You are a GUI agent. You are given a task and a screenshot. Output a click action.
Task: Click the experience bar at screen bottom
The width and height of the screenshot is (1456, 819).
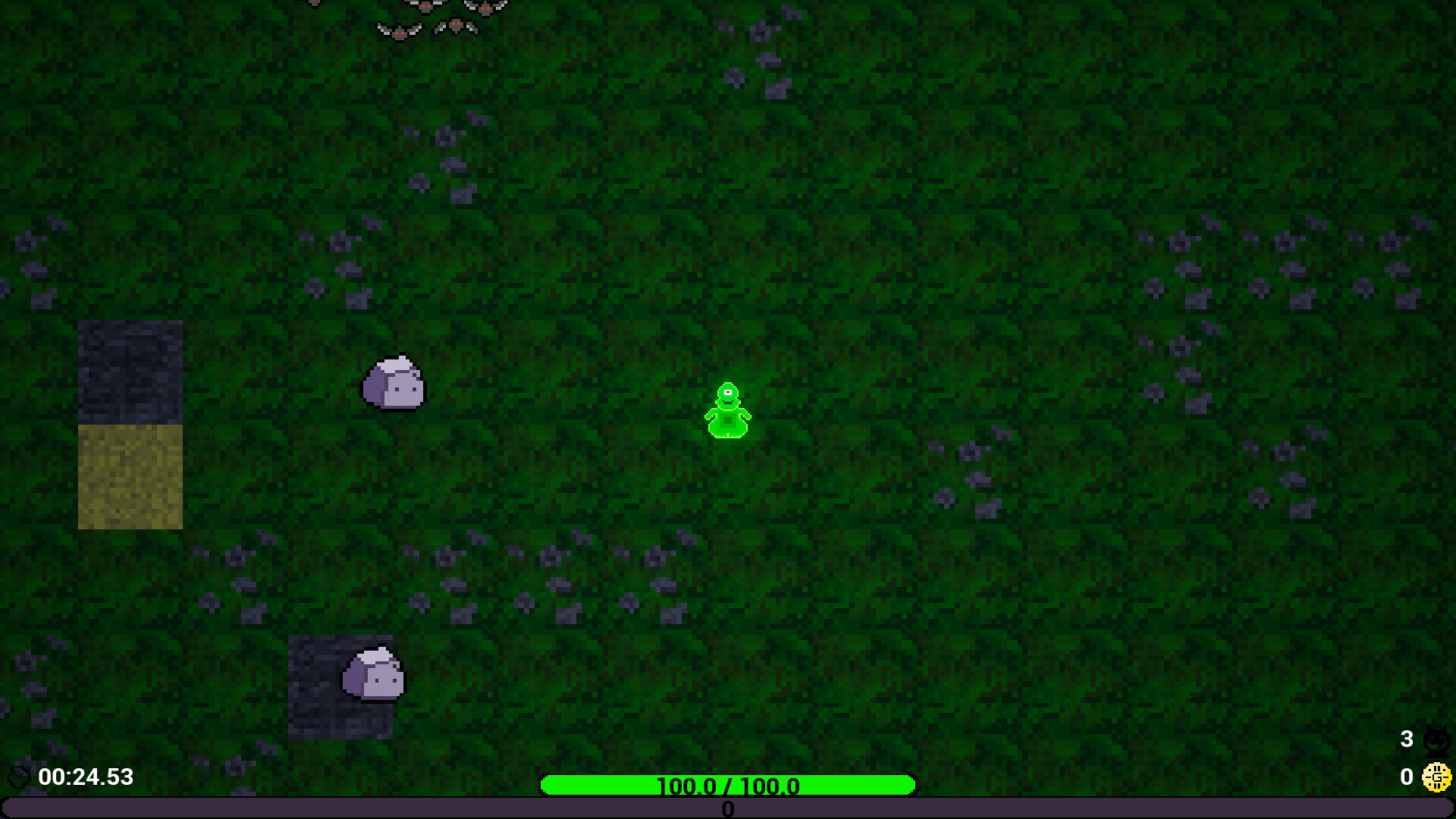point(728,809)
